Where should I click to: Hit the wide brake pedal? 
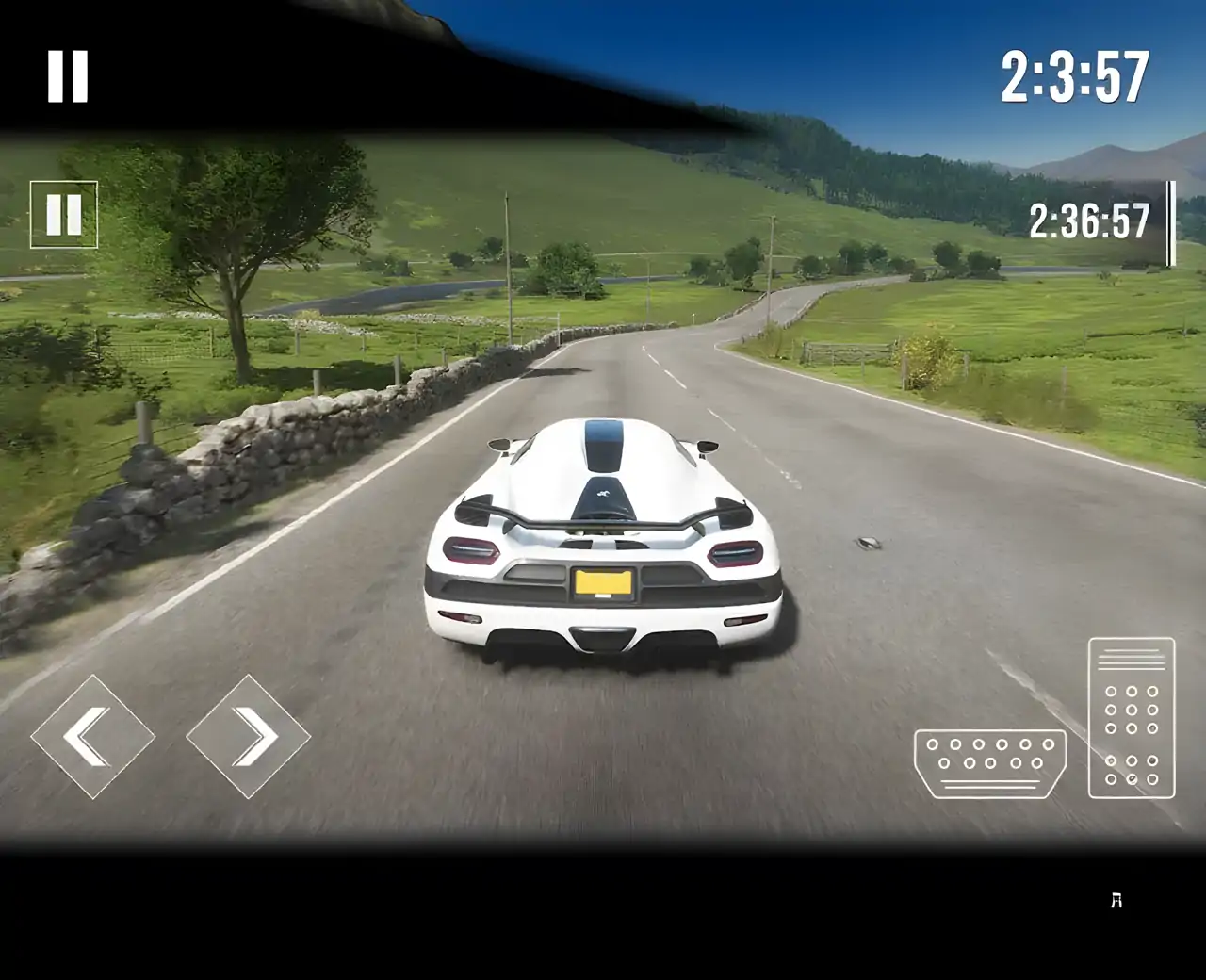click(x=990, y=763)
